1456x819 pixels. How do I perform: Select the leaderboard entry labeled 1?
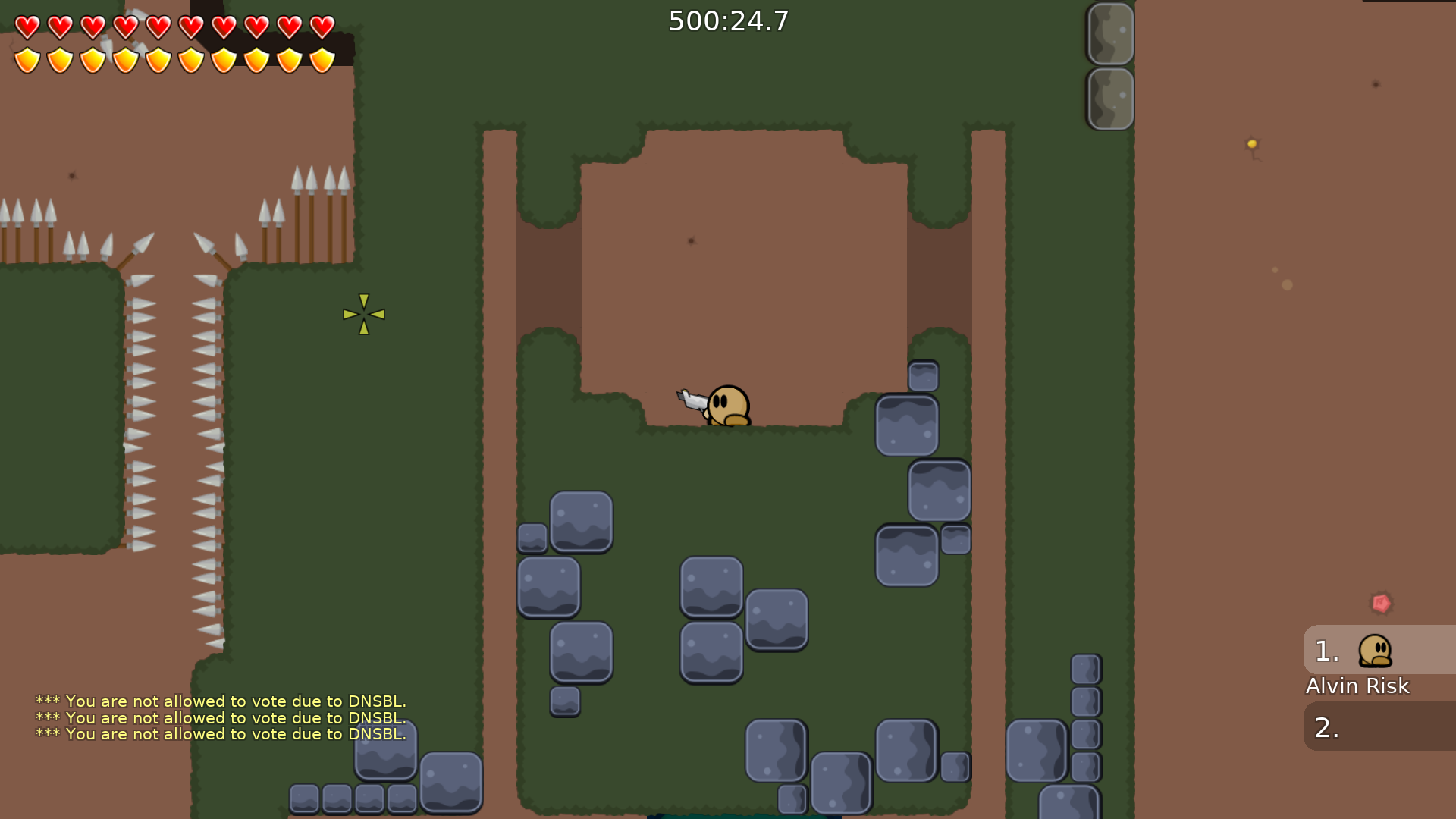(x=1327, y=651)
